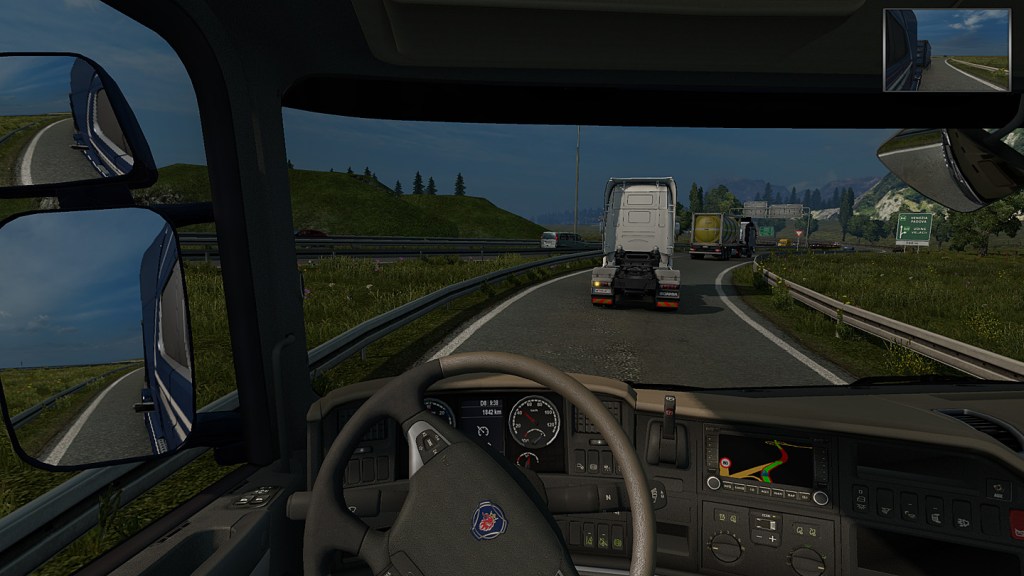Image resolution: width=1024 pixels, height=576 pixels.
Task: Click the rear-view mirror overlay thumbnail
Action: (946, 50)
